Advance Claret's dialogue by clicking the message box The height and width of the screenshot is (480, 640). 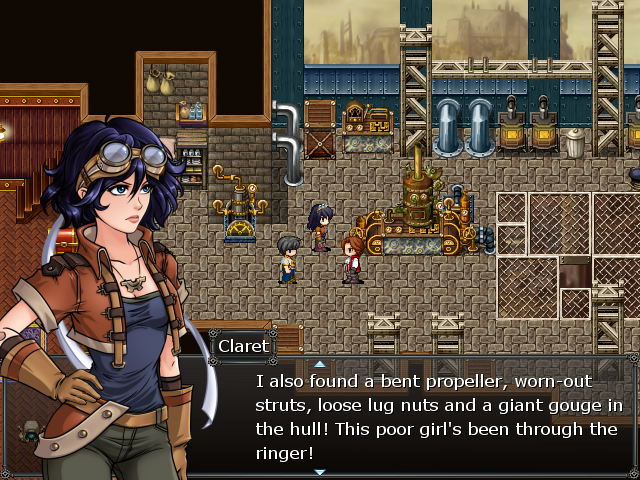click(438, 418)
